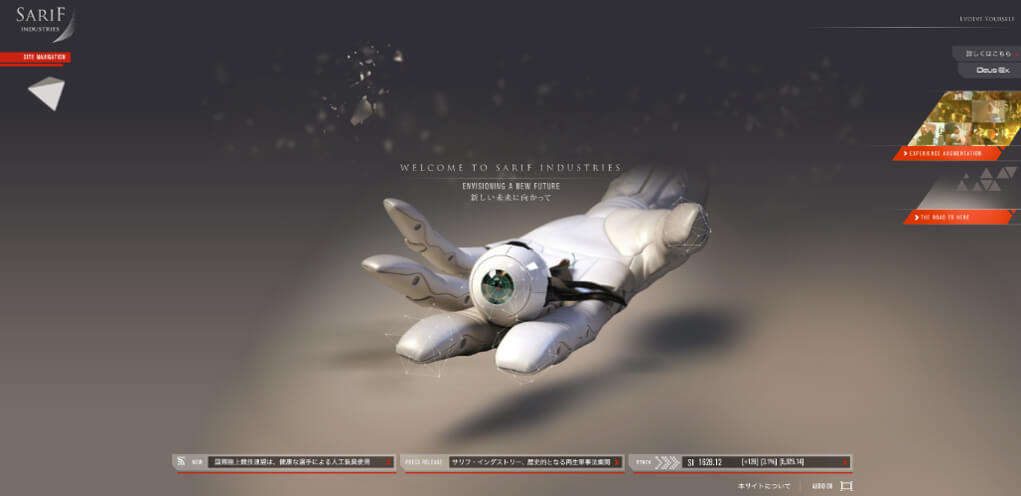Viewport: 1021px width, 496px height.
Task: Toggle the Audio On control
Action: [x=822, y=486]
